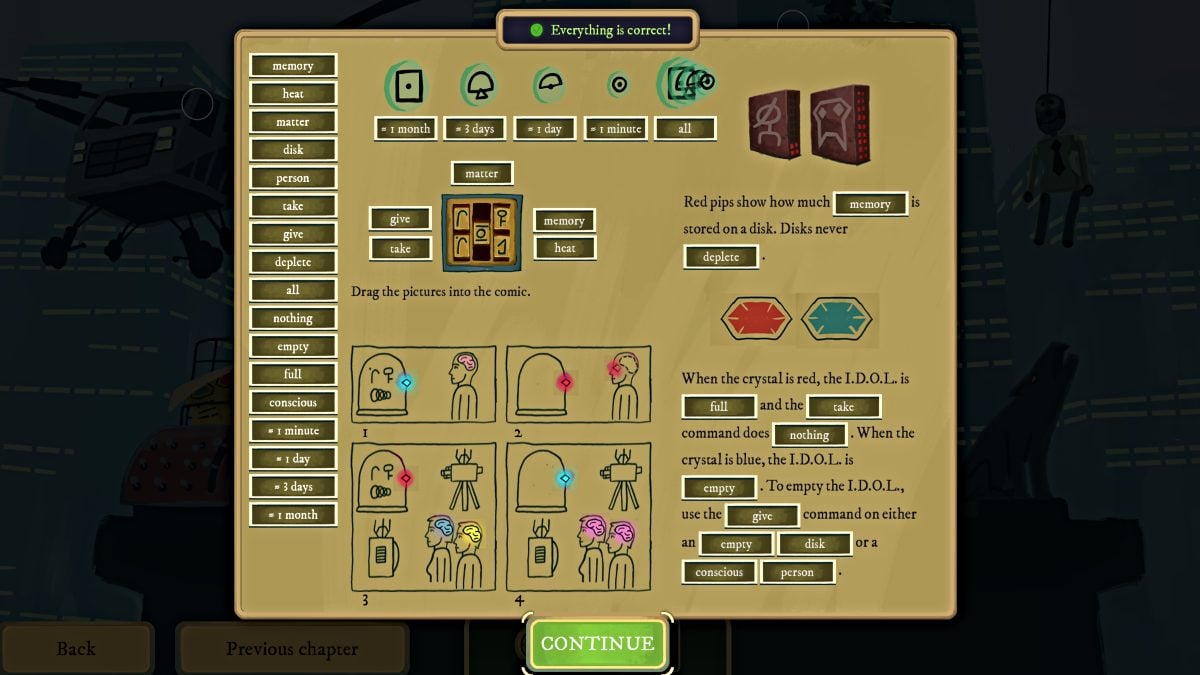Select comic panel 4
The width and height of the screenshot is (1200, 675).
coord(578,517)
